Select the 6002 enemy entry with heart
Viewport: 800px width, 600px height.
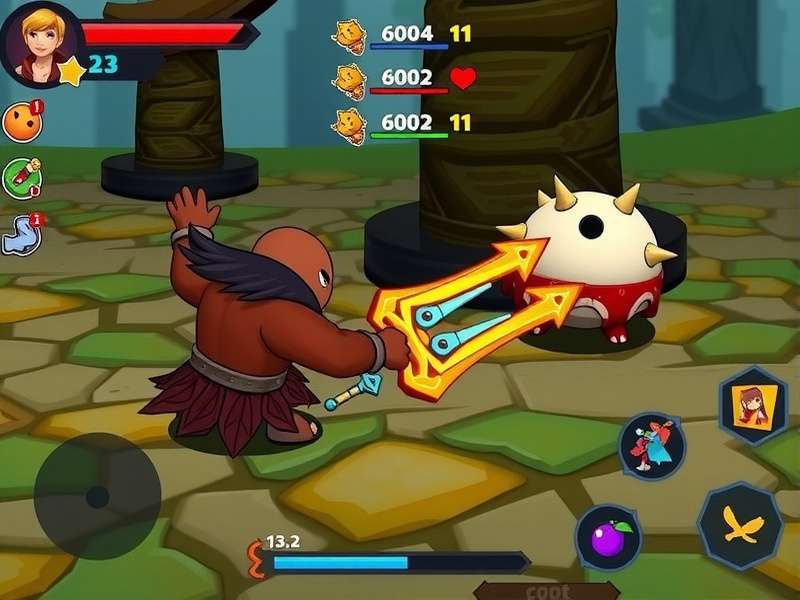tap(405, 78)
